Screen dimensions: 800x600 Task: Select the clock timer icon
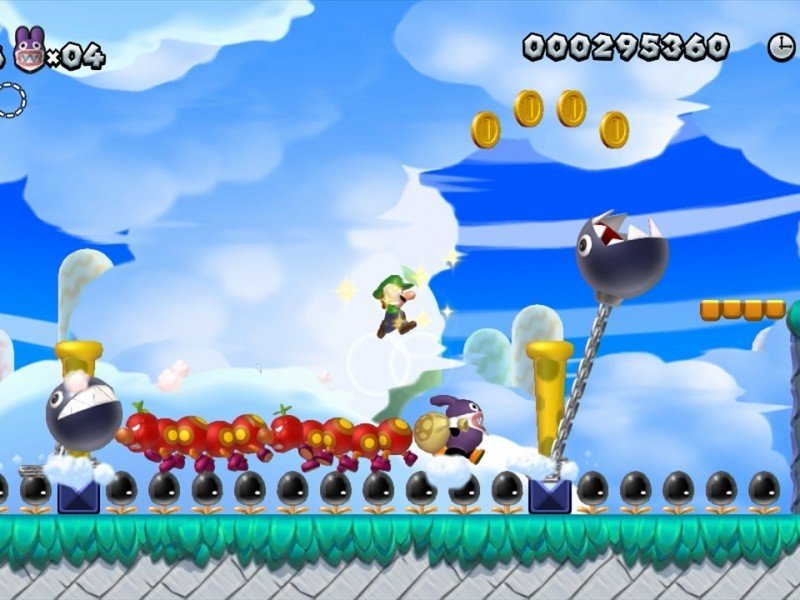[x=780, y=46]
